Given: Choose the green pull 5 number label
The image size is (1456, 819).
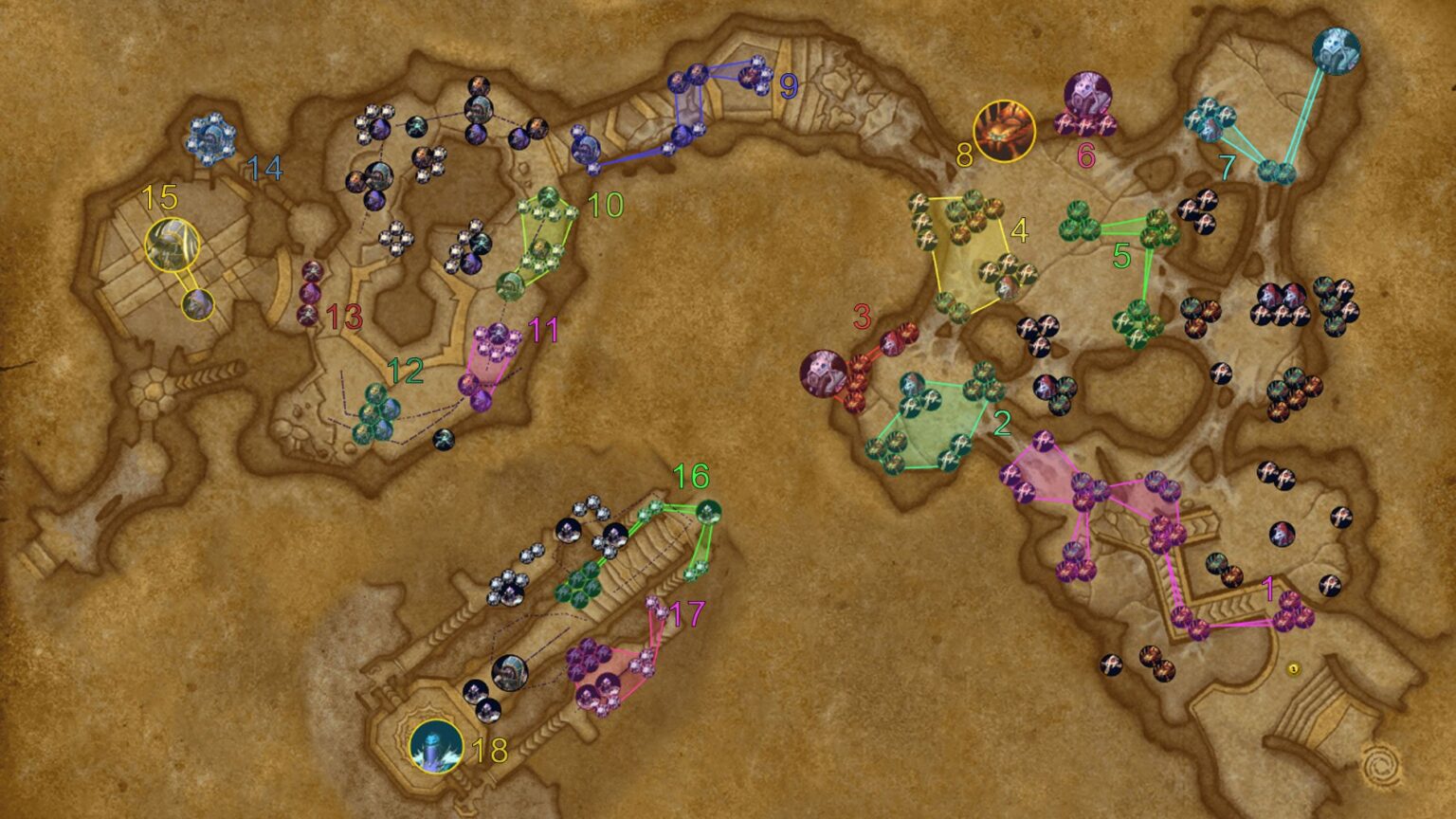Looking at the screenshot, I should coord(1121,255).
